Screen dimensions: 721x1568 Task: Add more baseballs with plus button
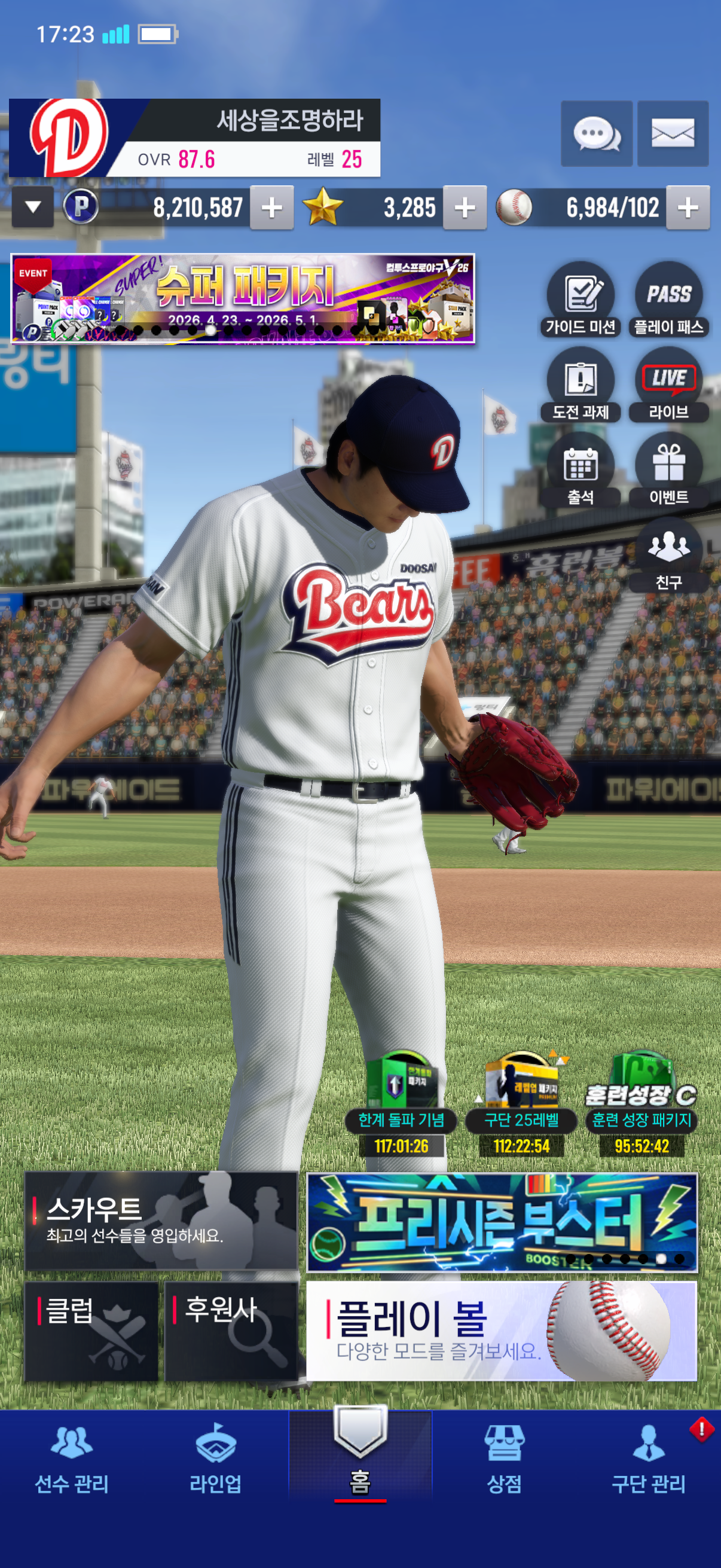(688, 208)
